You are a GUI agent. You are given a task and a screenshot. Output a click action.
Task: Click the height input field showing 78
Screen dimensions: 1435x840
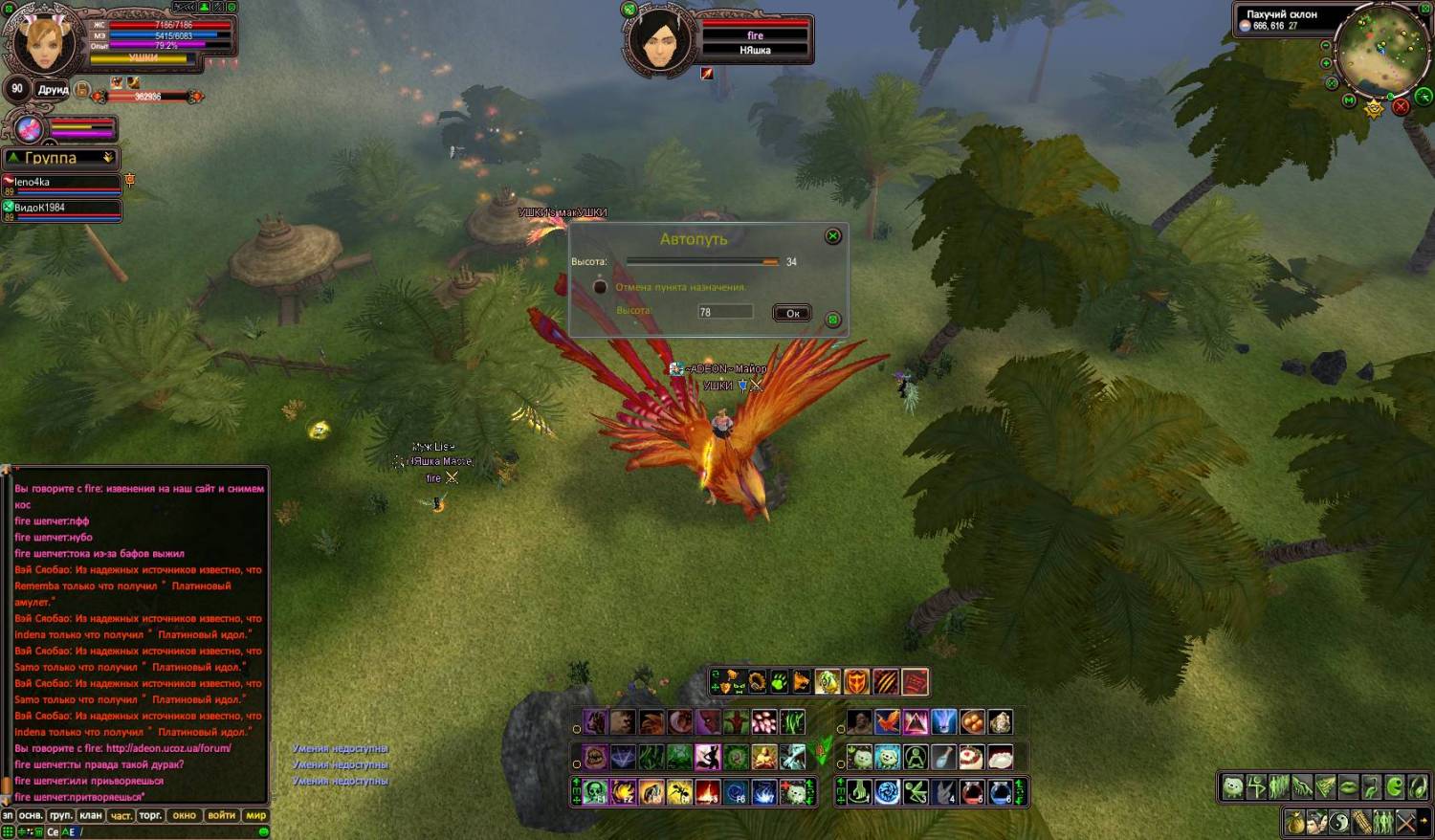[724, 312]
